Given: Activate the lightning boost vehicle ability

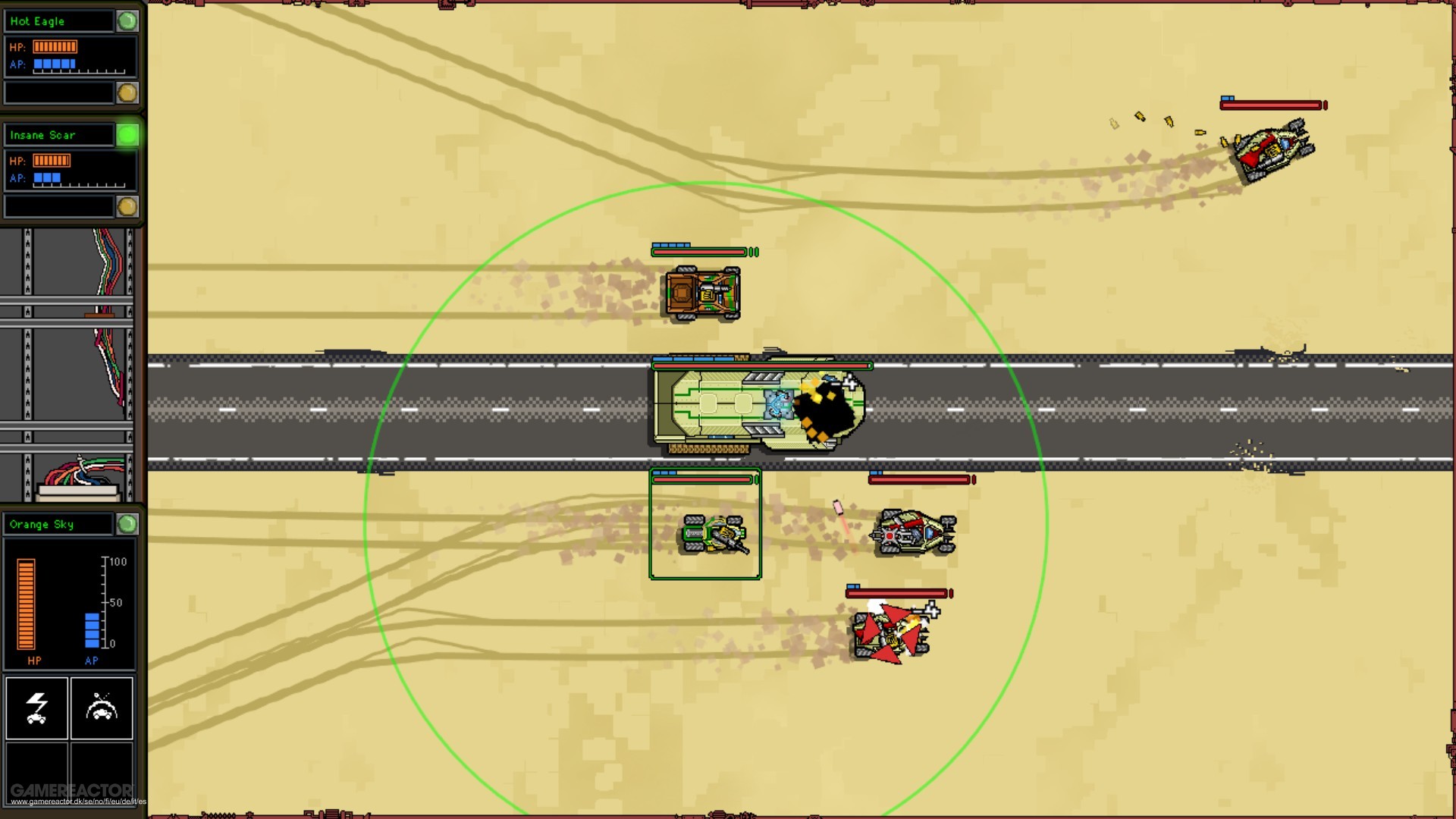Looking at the screenshot, I should 36,708.
